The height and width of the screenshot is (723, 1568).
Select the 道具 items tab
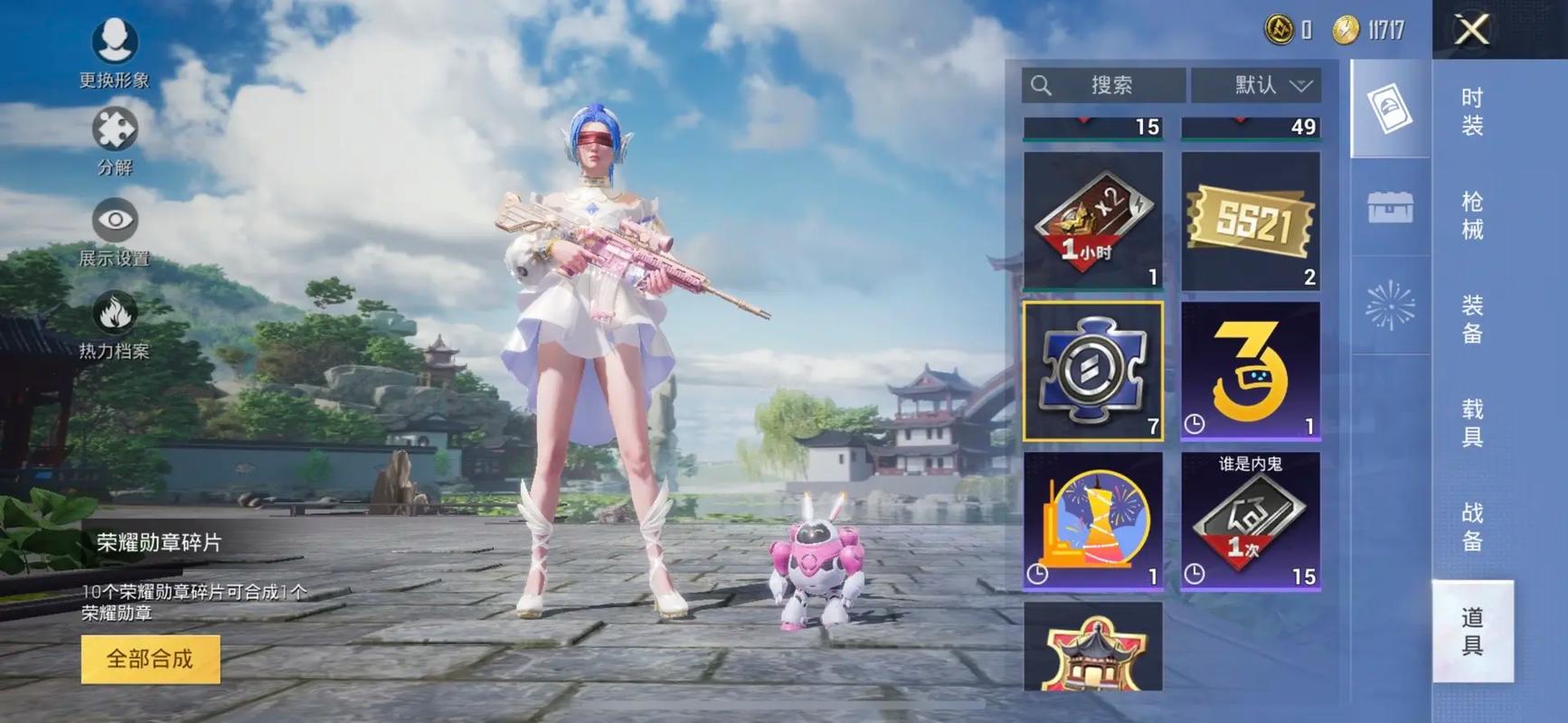click(1472, 631)
